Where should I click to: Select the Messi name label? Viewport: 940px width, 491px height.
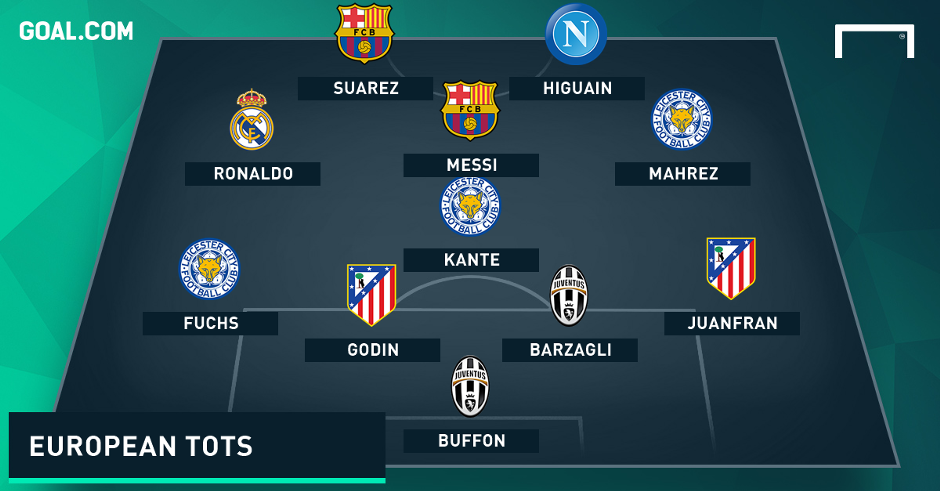471,165
